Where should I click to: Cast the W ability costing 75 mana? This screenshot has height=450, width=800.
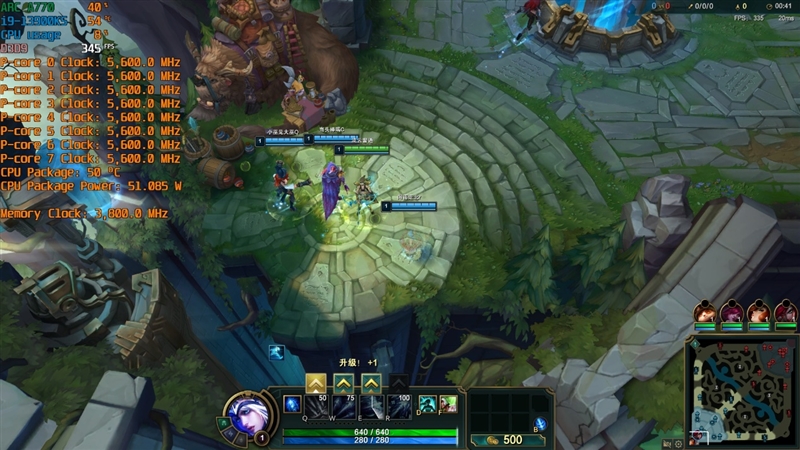click(344, 406)
